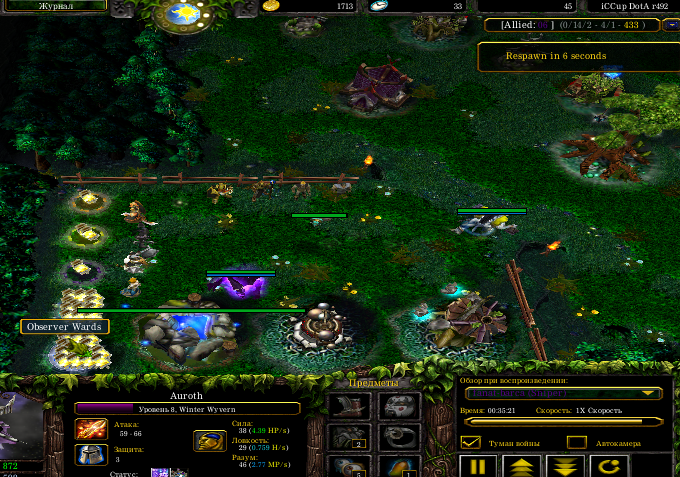Restart the replay from the beginning

click(x=608, y=466)
